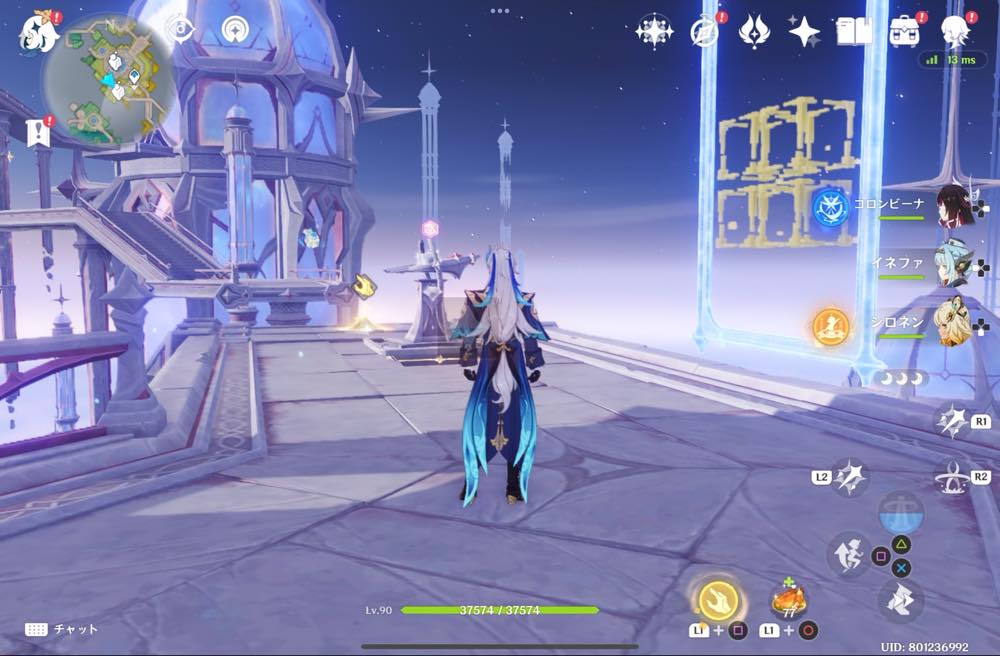1000x656 pixels.
Task: Open the winged Battle Pass icon
Action: (754, 31)
